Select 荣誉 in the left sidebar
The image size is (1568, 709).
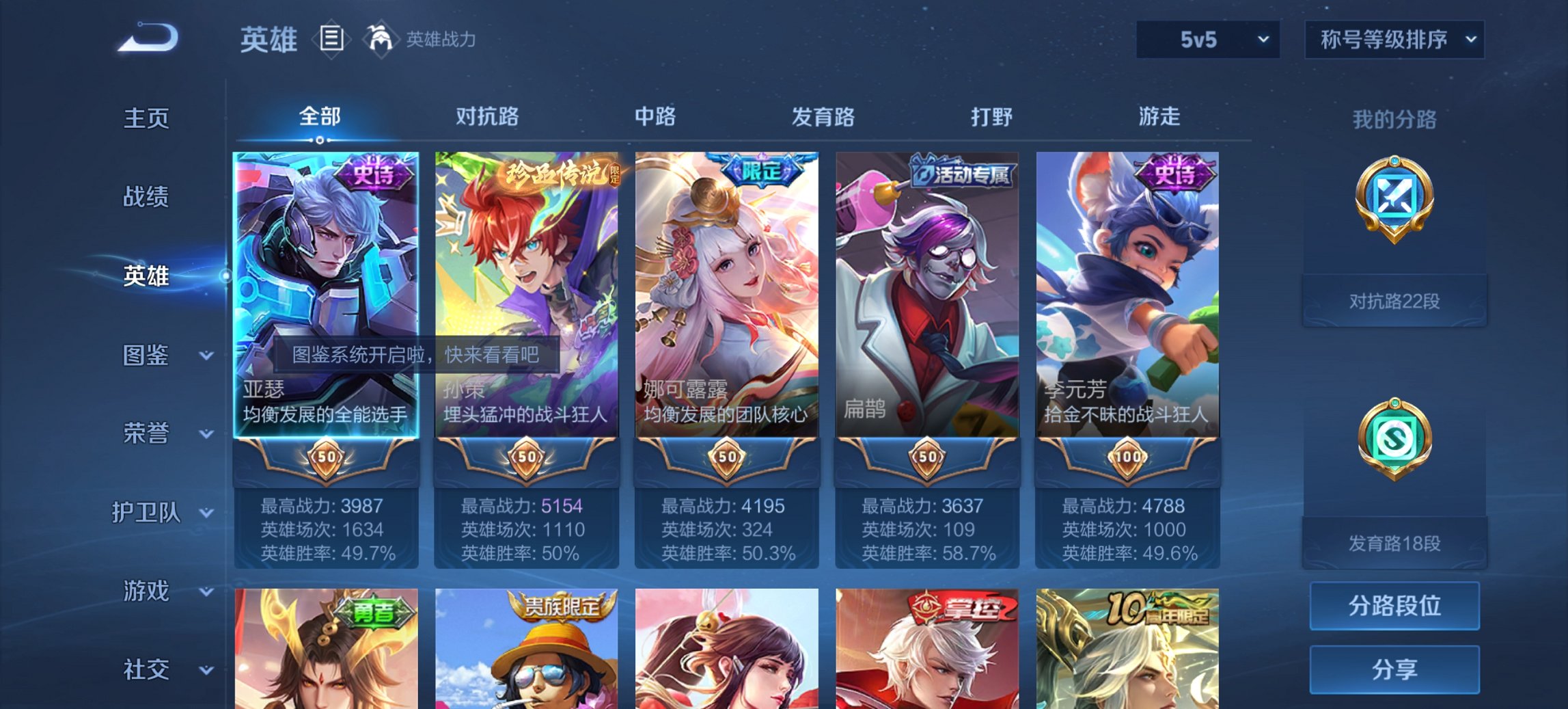(x=146, y=432)
